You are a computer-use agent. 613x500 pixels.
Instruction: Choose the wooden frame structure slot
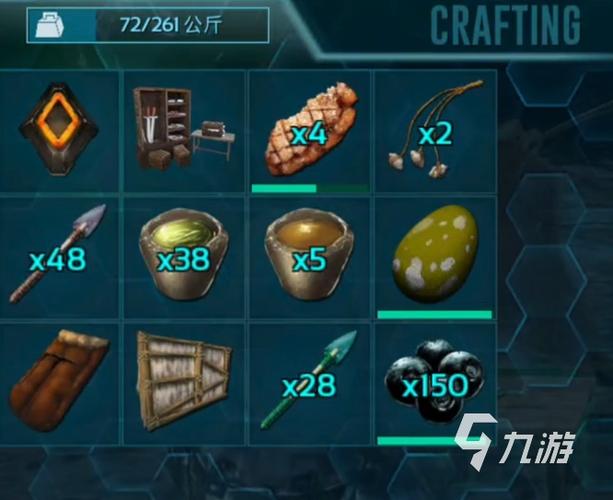tap(183, 383)
